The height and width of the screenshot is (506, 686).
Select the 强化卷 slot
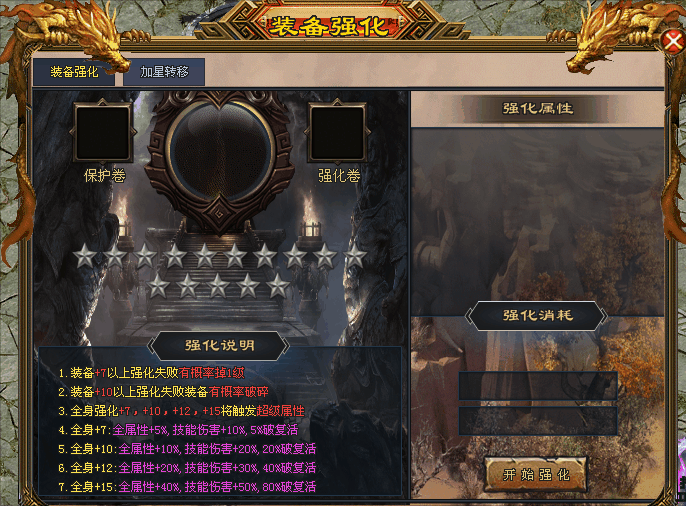pyautogui.click(x=338, y=133)
